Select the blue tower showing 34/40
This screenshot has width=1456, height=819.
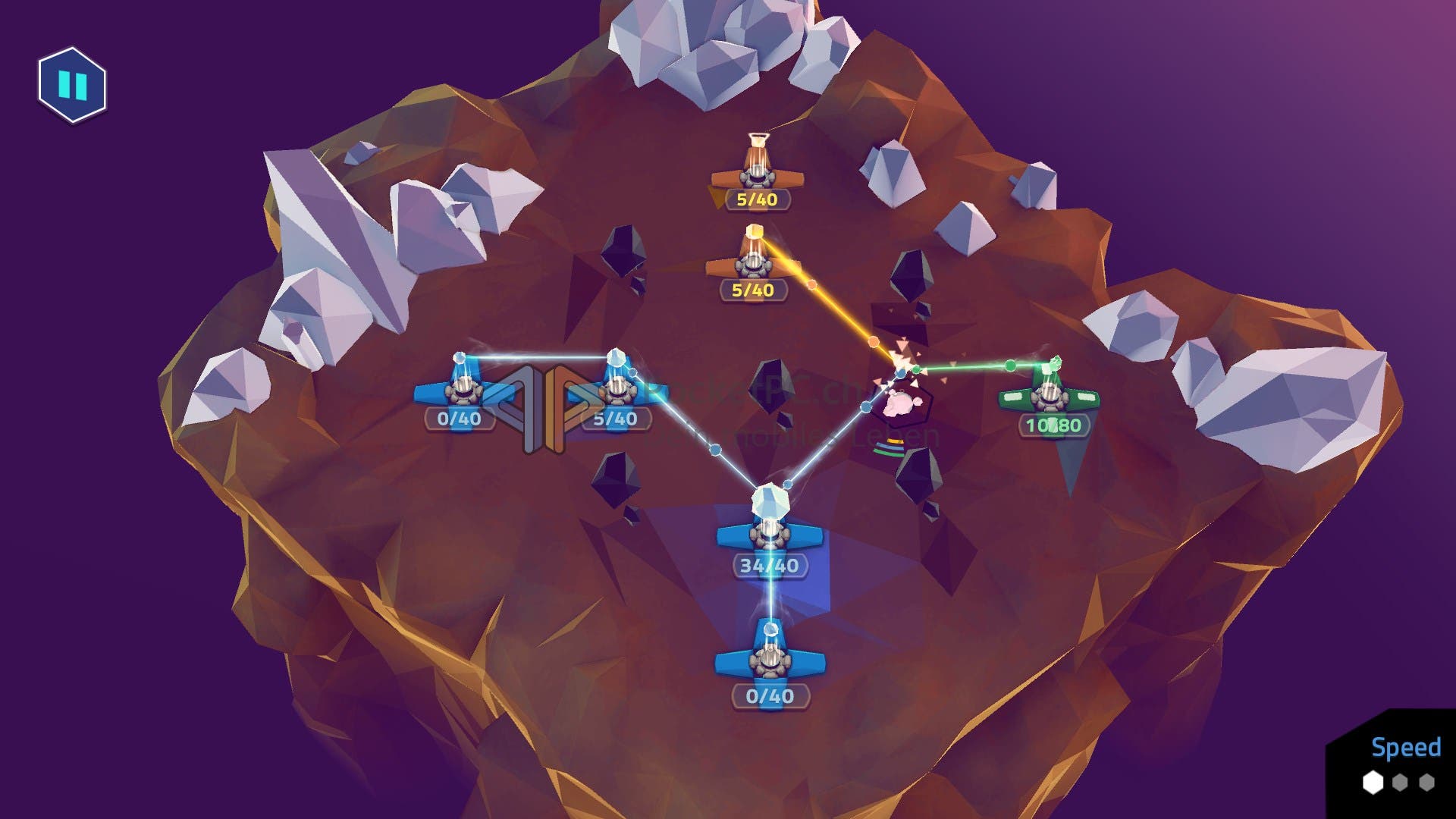pyautogui.click(x=770, y=531)
